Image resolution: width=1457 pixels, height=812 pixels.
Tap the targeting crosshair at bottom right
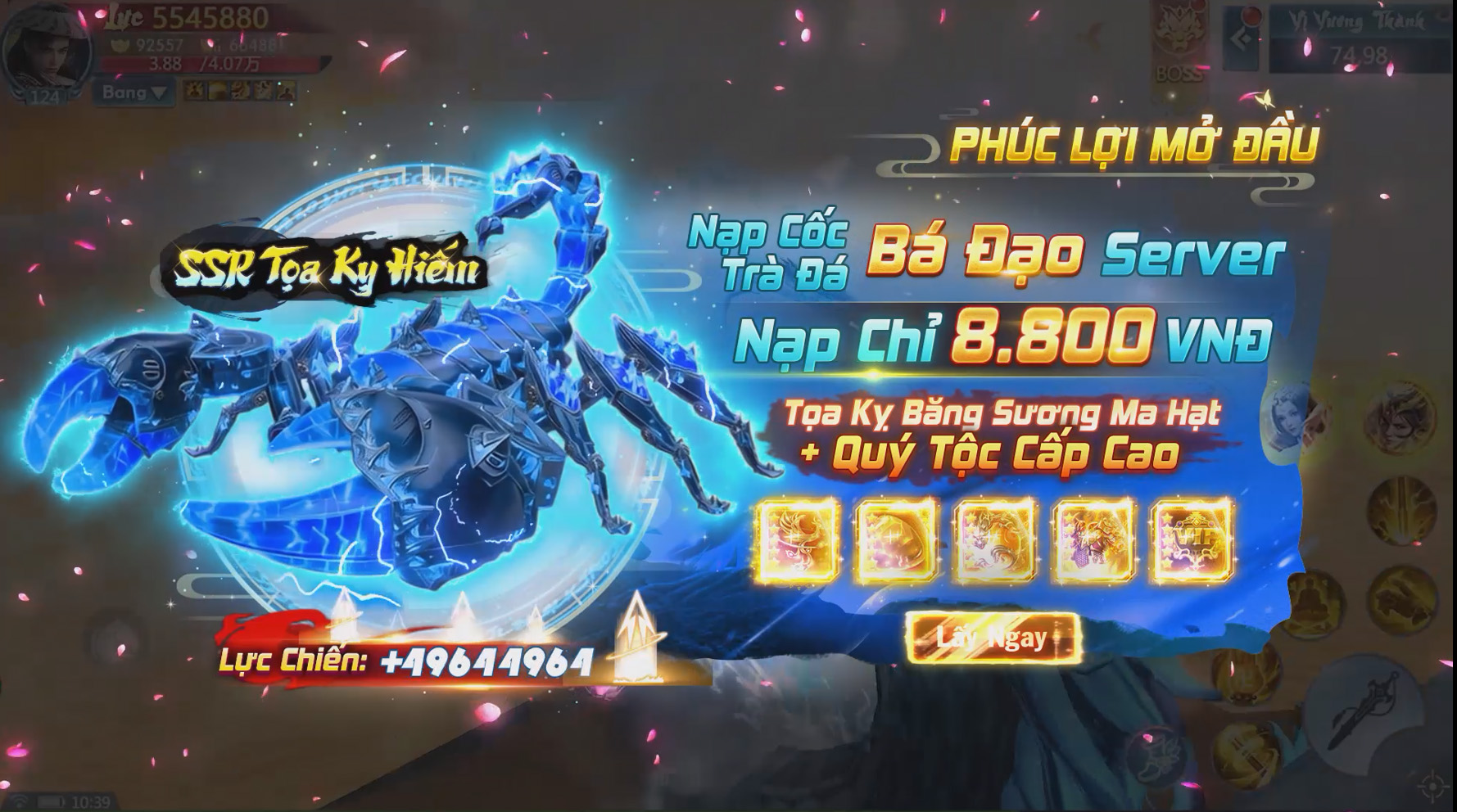1432,785
